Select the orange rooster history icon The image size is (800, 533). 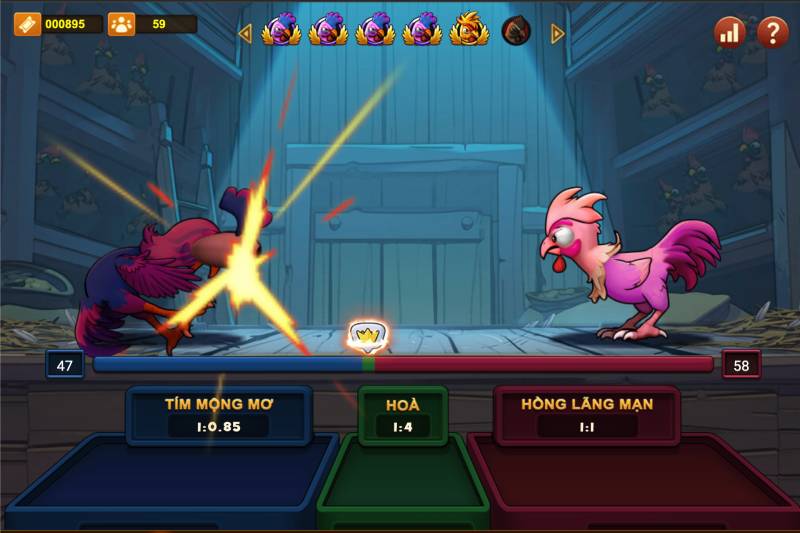468,31
